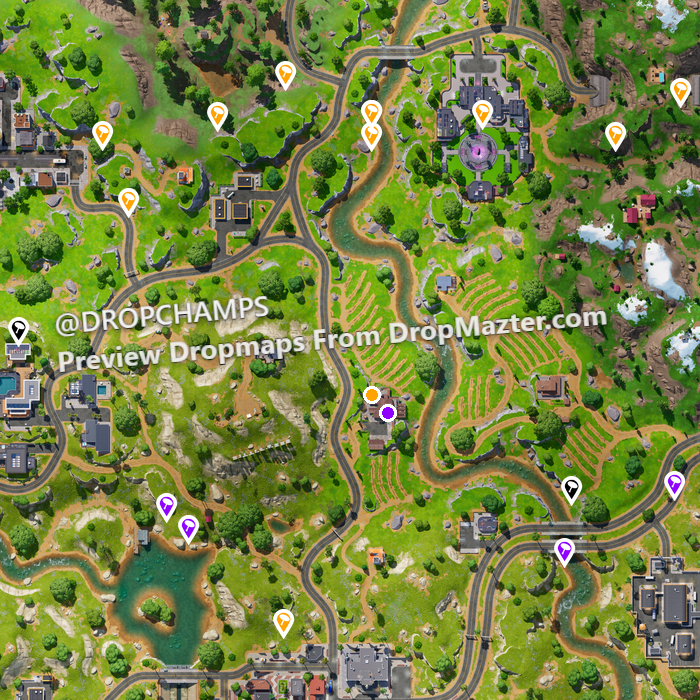This screenshot has width=700, height=700.
Task: Click the orange circle marker at the farmhouse
Action: click(x=372, y=395)
